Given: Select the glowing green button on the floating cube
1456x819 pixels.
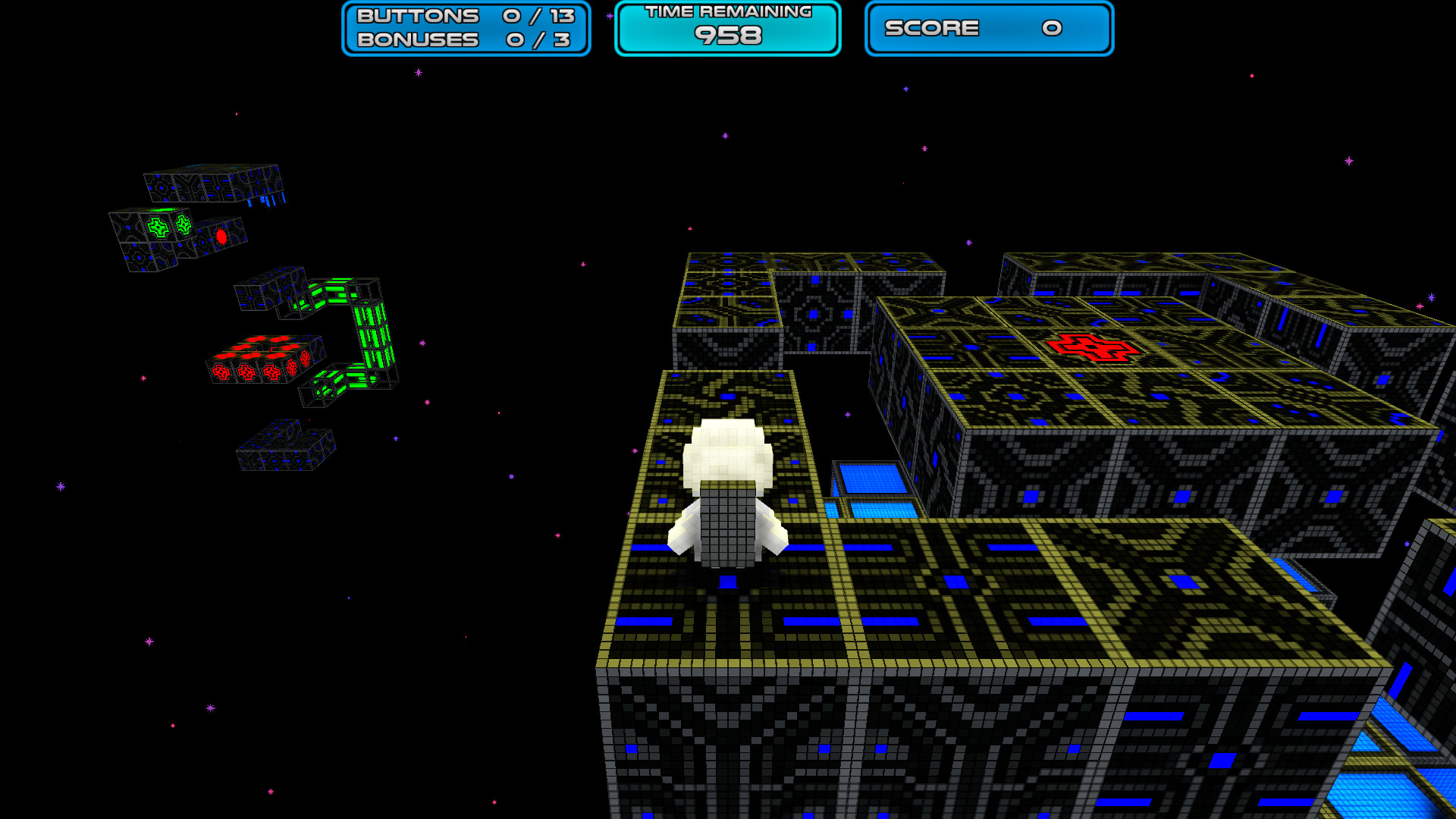Looking at the screenshot, I should [156, 226].
